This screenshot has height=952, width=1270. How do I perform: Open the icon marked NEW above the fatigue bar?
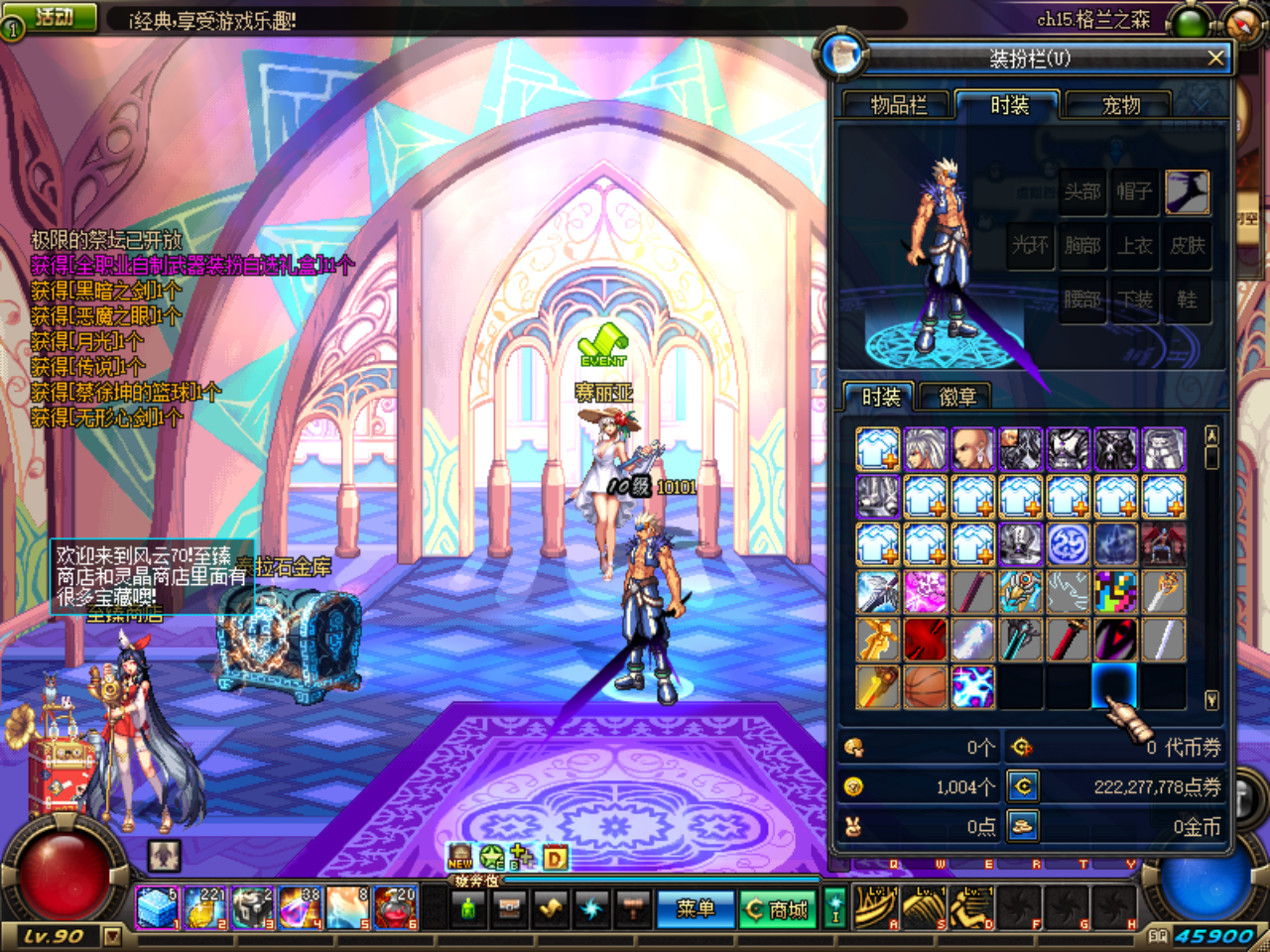point(459,859)
